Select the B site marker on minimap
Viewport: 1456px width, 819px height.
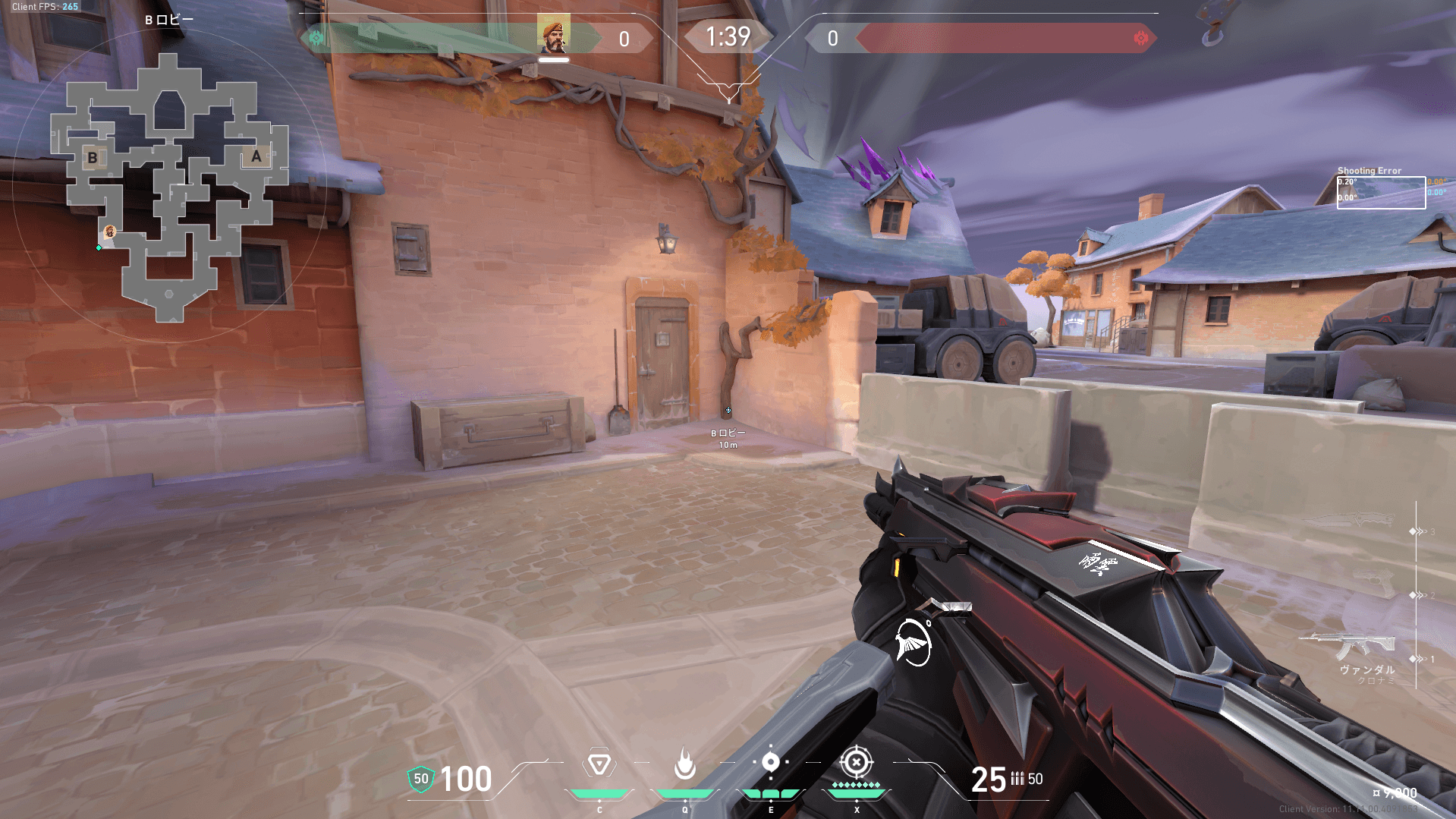[93, 158]
